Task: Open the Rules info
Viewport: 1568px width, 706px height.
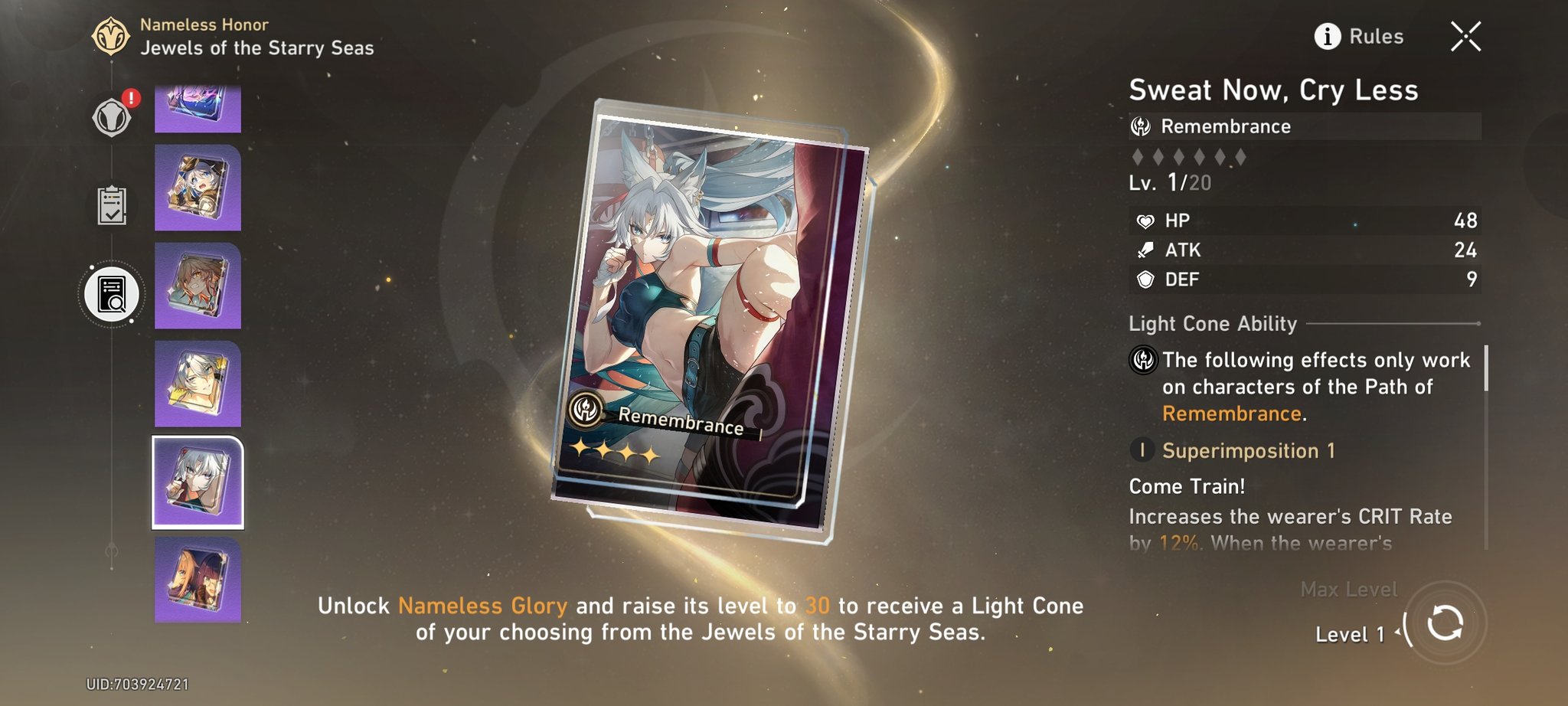Action: coord(1359,36)
